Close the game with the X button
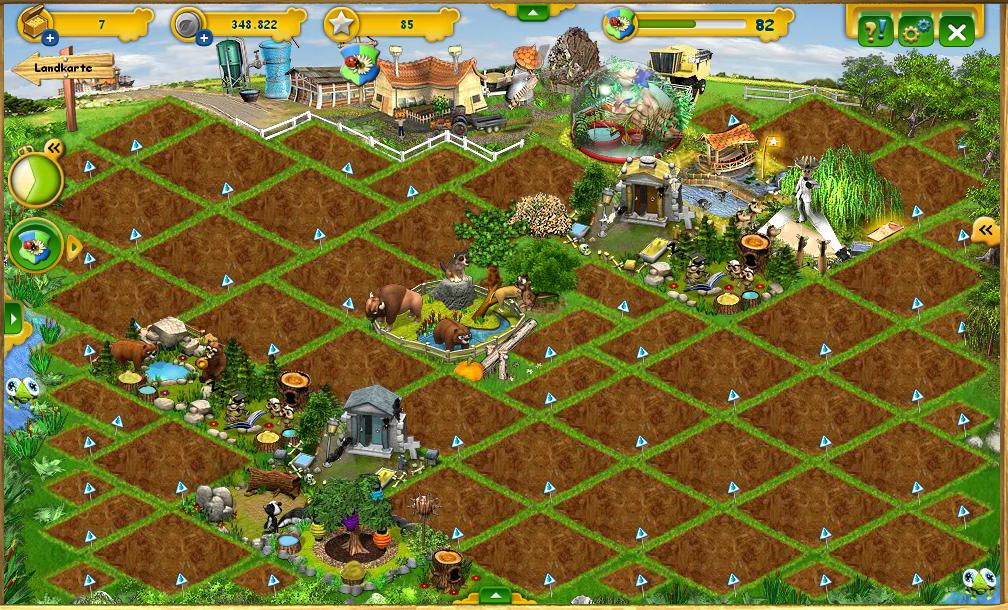 [956, 32]
